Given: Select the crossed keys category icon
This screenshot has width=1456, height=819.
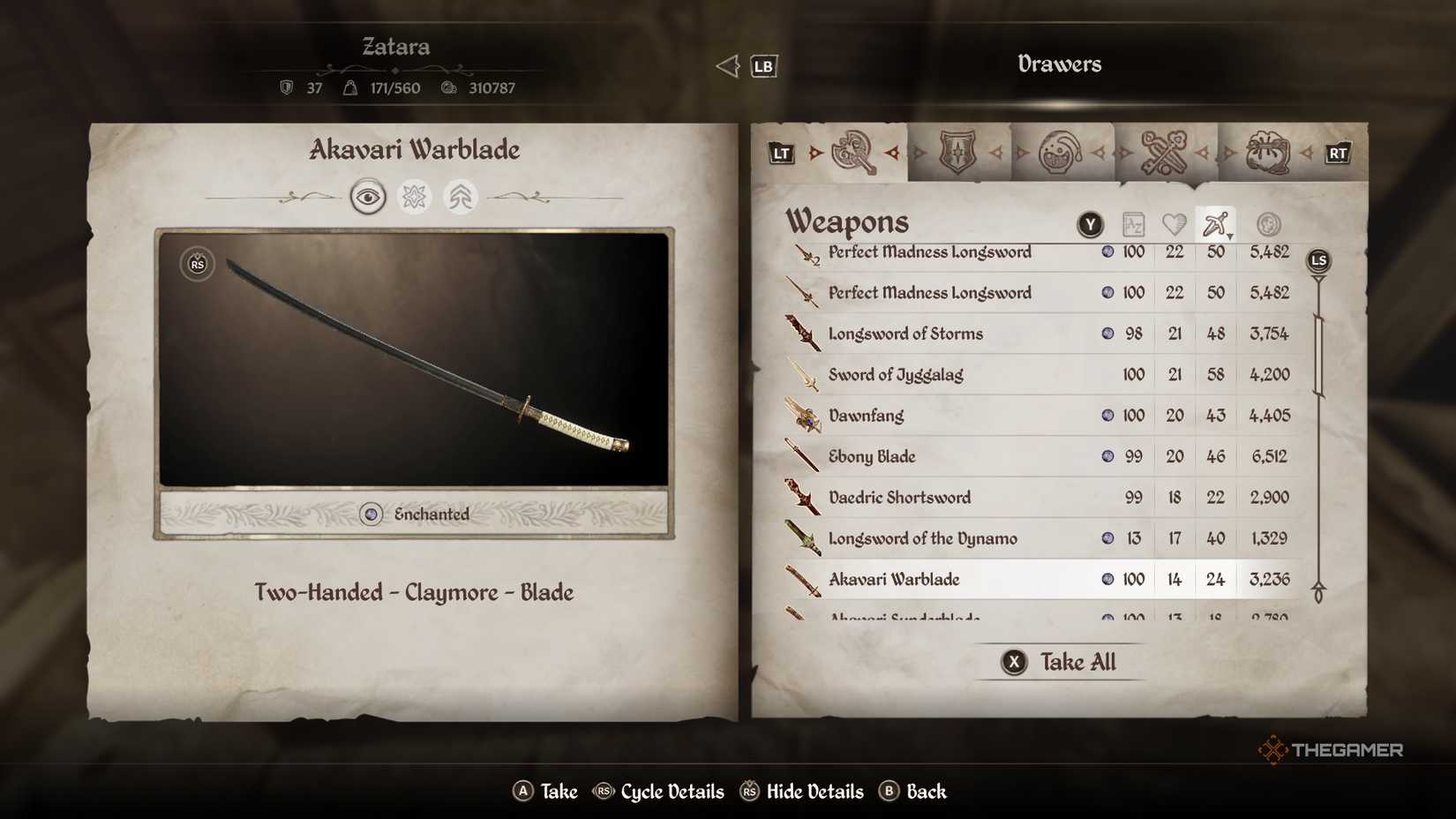Looking at the screenshot, I should (1165, 150).
